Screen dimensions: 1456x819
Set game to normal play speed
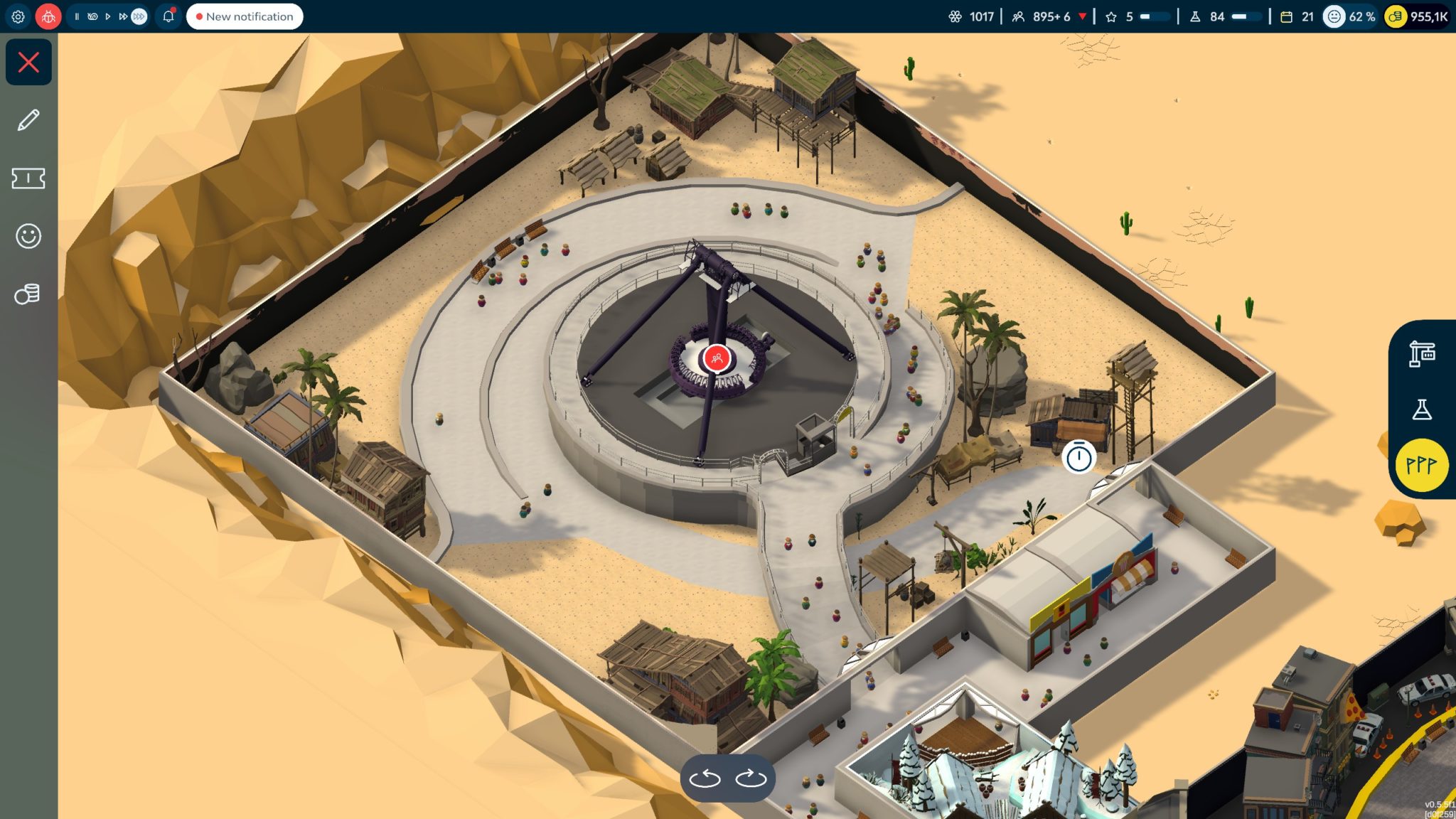107,16
